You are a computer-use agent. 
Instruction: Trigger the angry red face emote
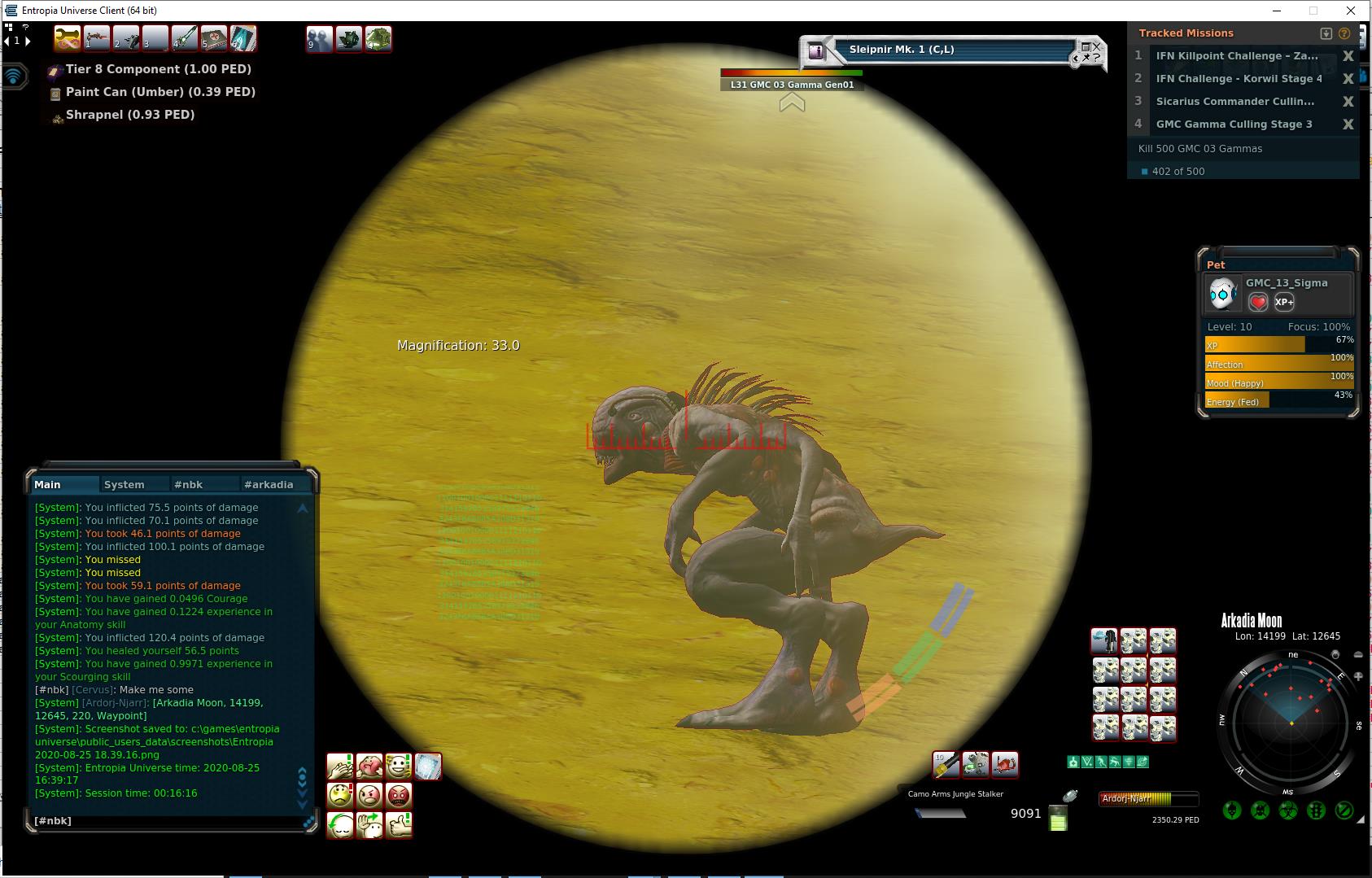point(399,795)
